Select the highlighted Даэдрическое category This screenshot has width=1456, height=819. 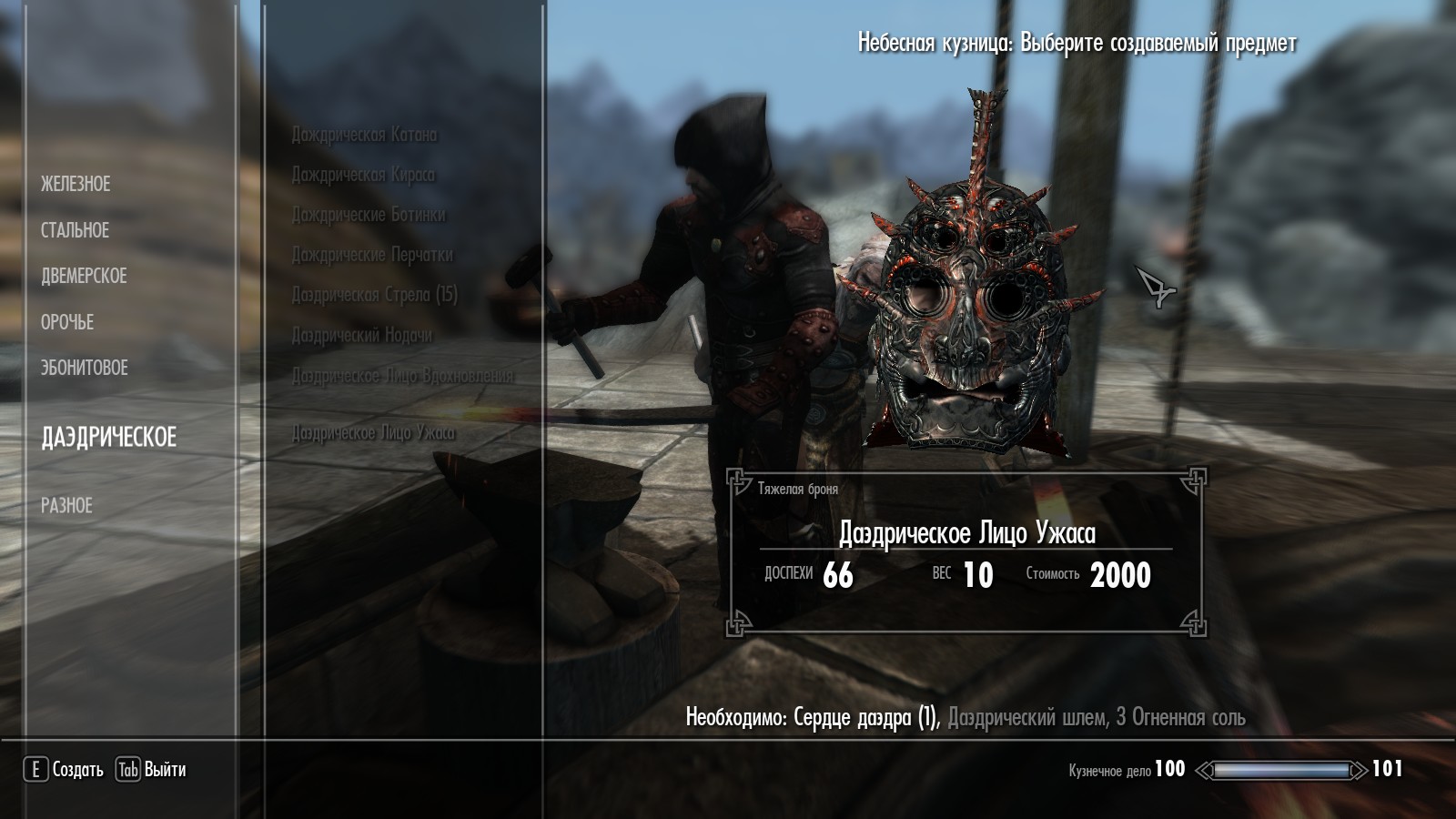pos(109,437)
